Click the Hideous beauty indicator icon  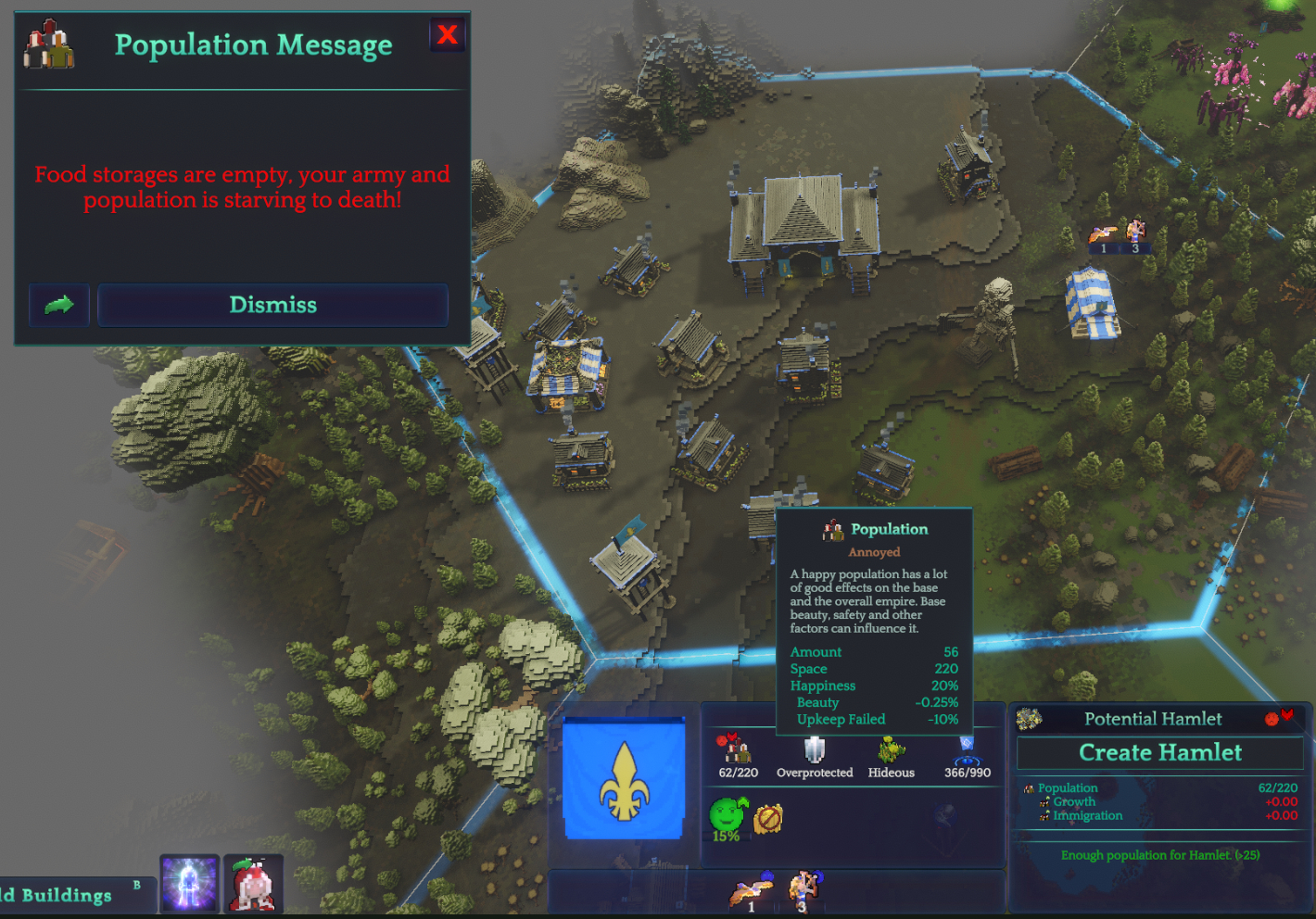(890, 750)
